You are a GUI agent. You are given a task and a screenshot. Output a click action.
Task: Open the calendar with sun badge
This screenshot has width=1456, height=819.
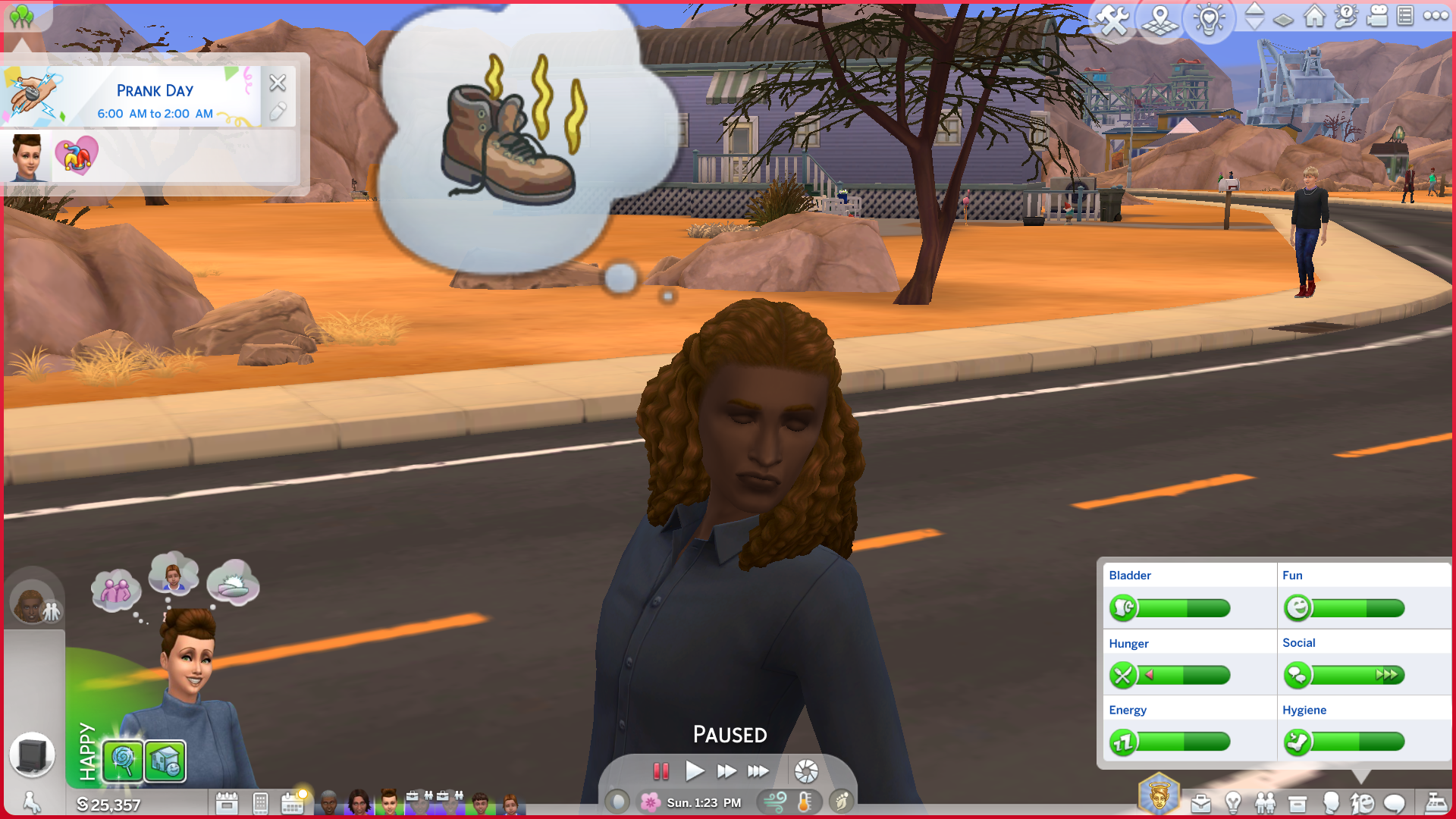click(293, 802)
